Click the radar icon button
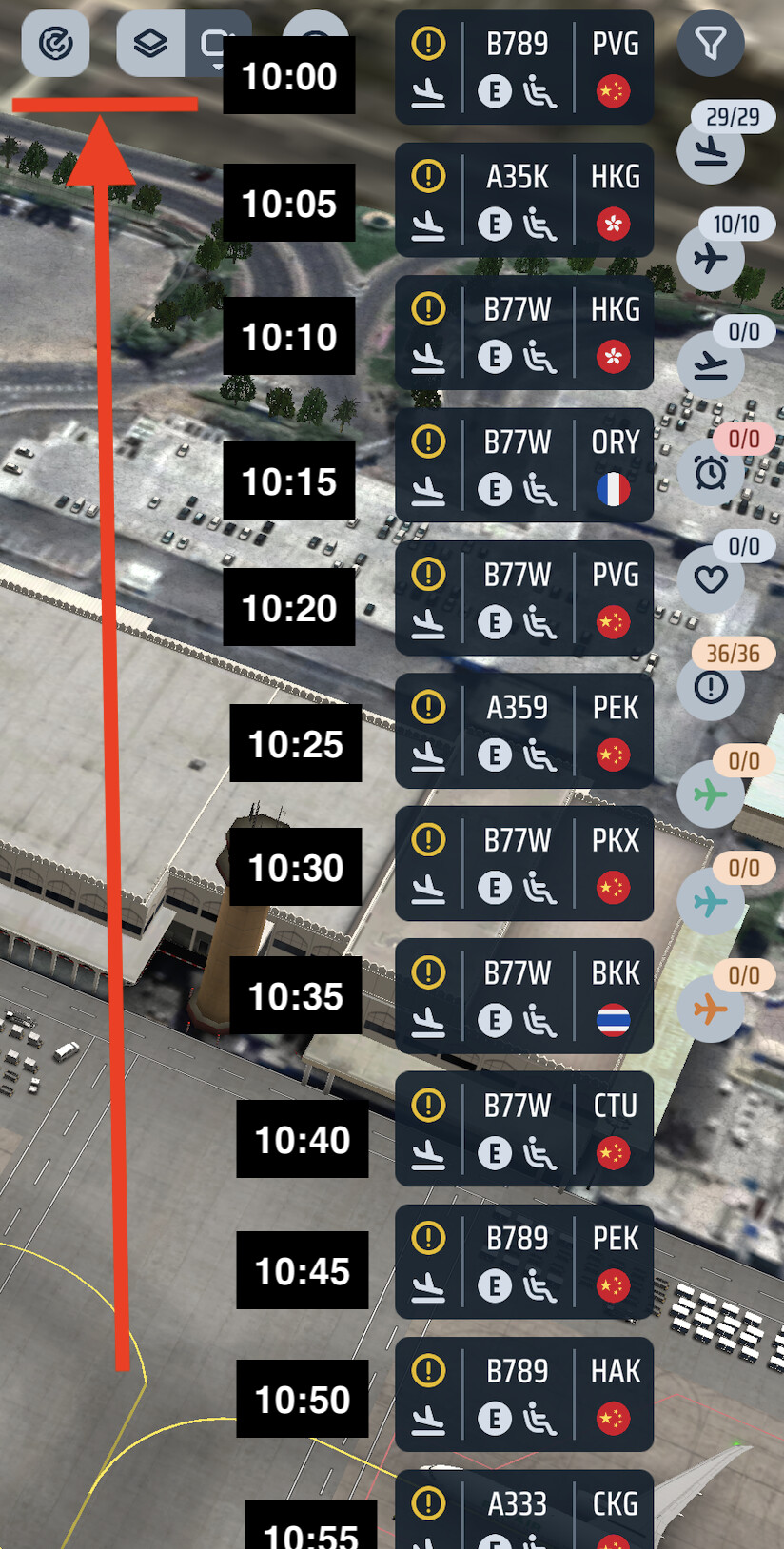This screenshot has height=1549, width=784. tap(55, 43)
